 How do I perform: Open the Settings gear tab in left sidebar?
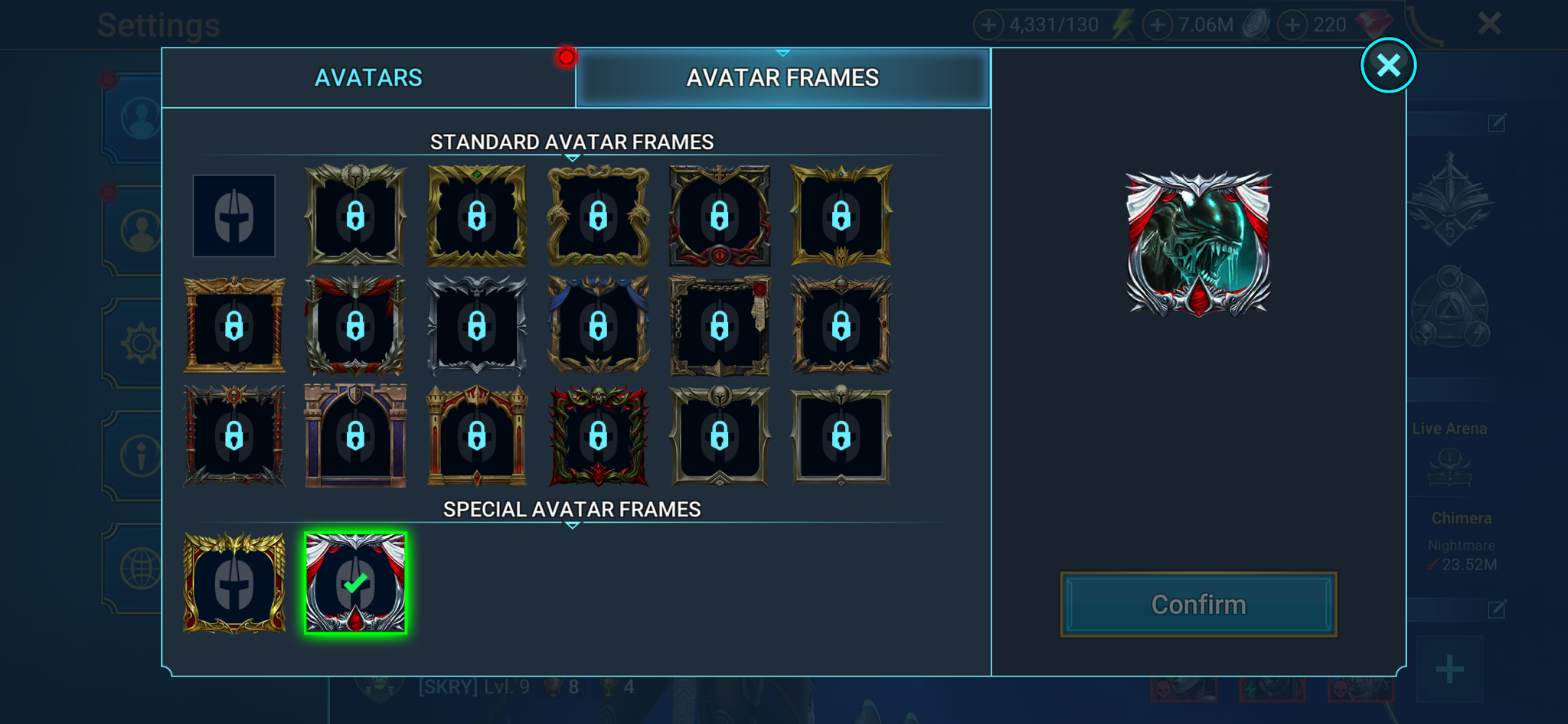(141, 344)
